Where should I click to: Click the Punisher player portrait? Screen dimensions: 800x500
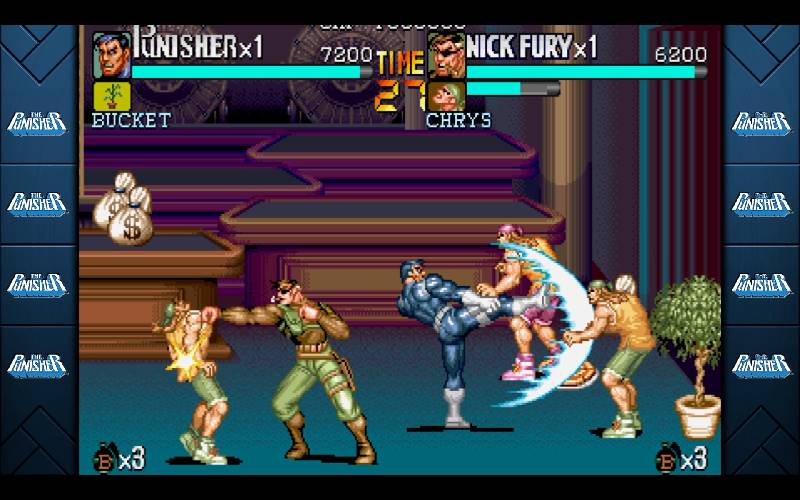point(111,54)
